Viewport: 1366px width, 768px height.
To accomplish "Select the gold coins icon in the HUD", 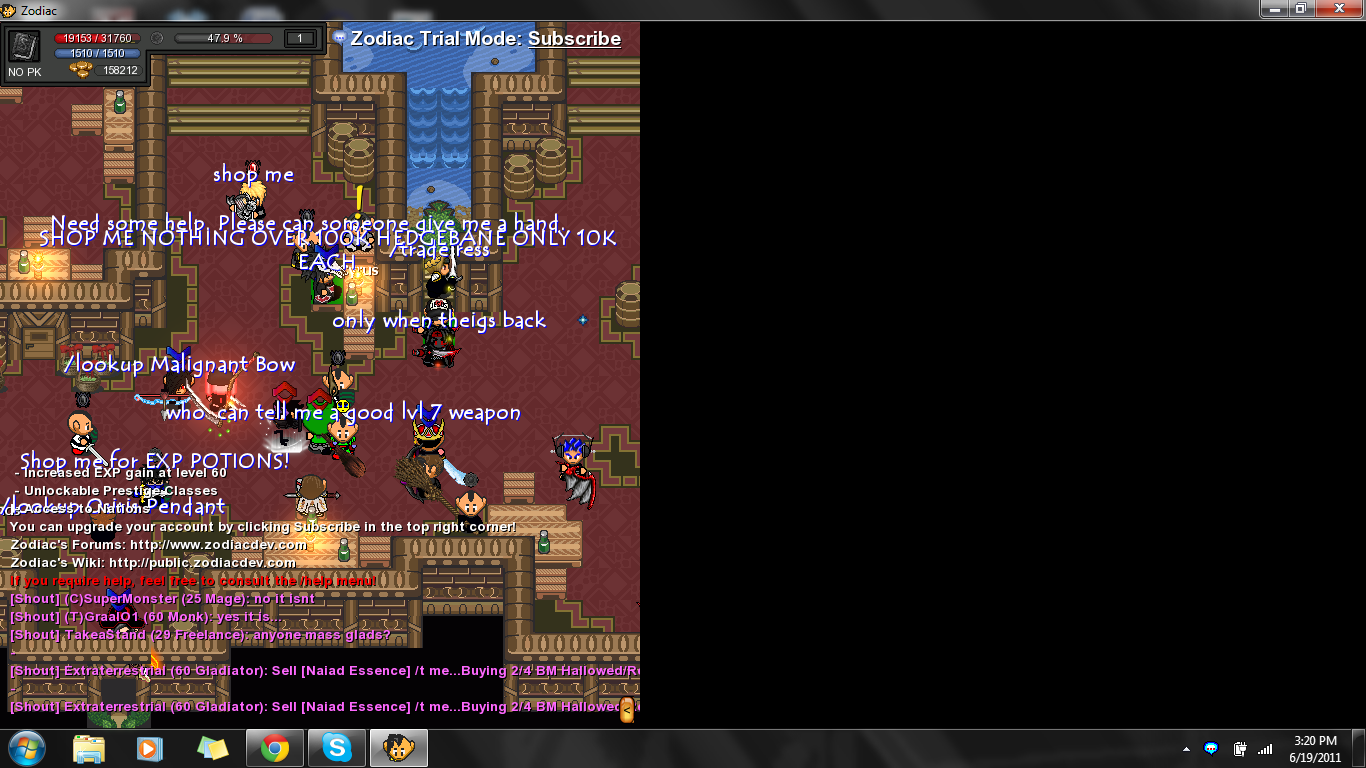I will click(81, 70).
